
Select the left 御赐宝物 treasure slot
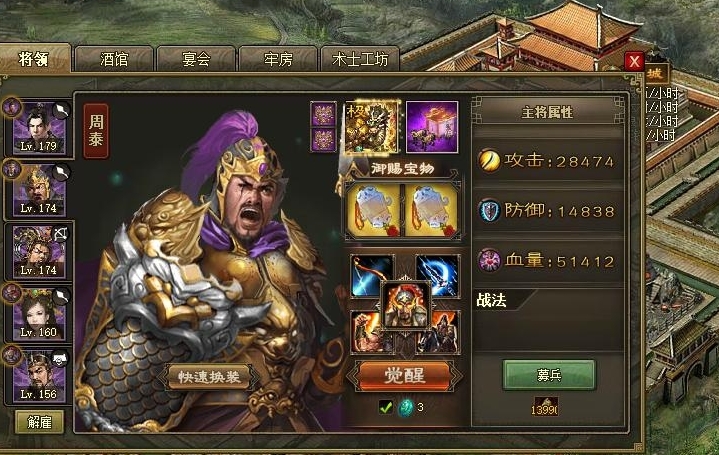[373, 210]
